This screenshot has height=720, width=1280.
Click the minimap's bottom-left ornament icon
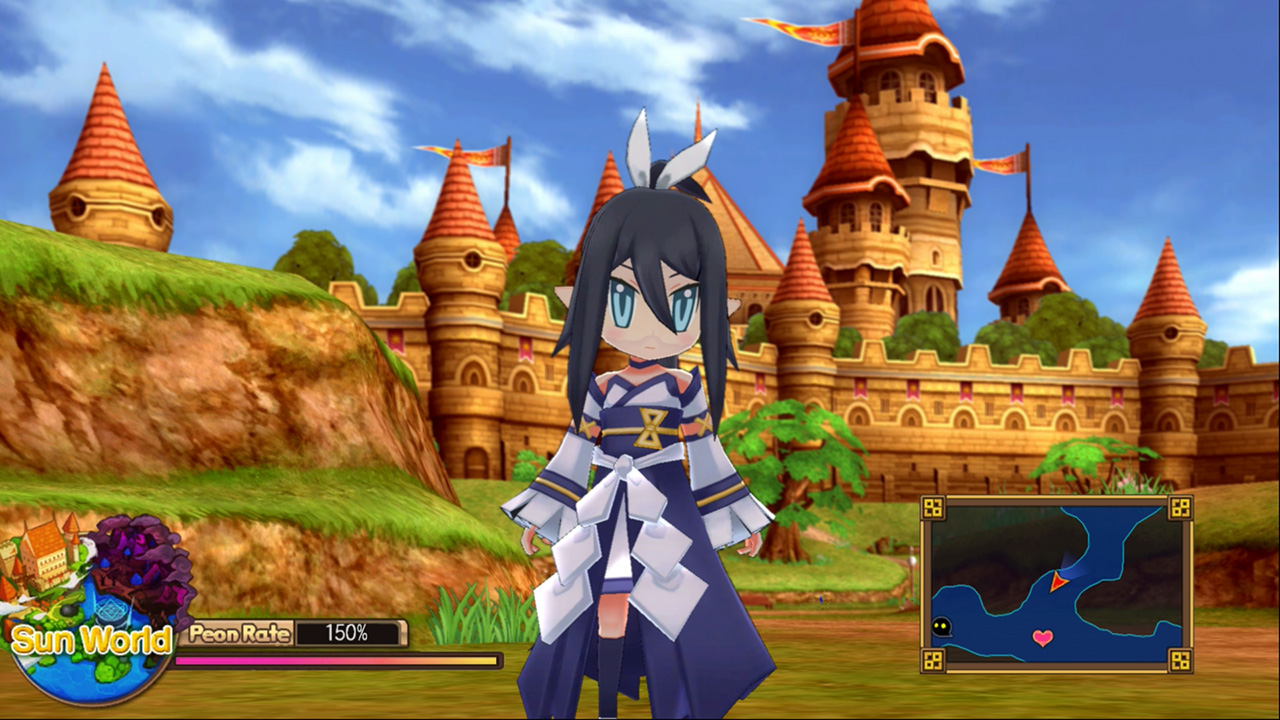932,659
